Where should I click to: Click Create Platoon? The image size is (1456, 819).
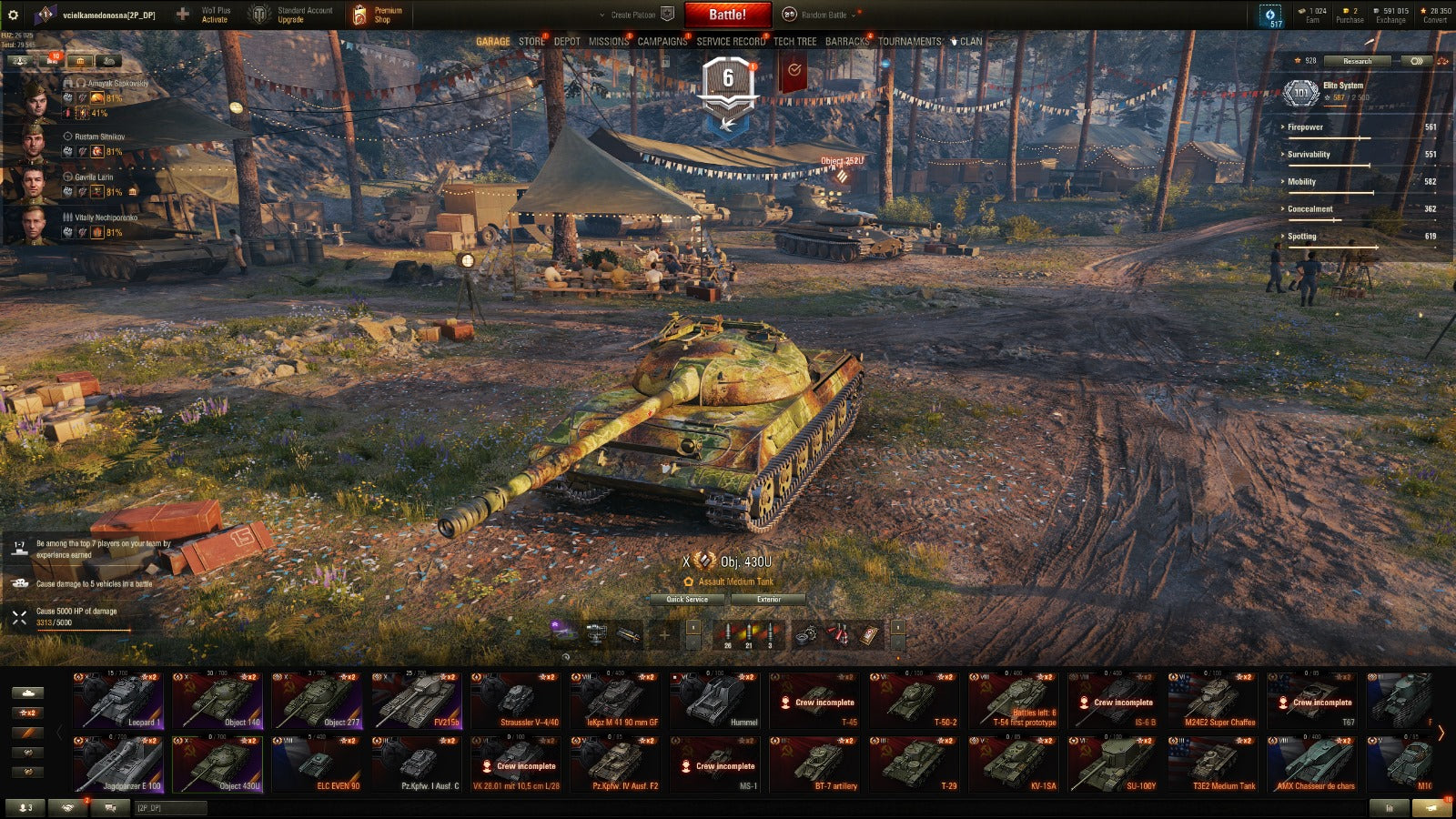point(633,15)
